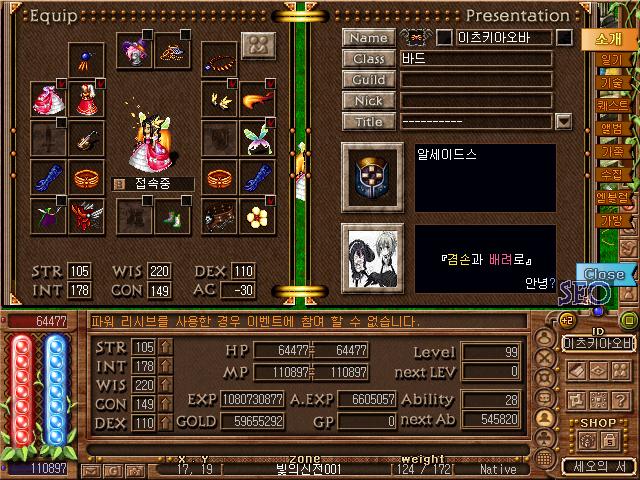Viewport: 640px width, 480px height.
Task: Select the violin weapon equipment slot
Action: pos(86,138)
